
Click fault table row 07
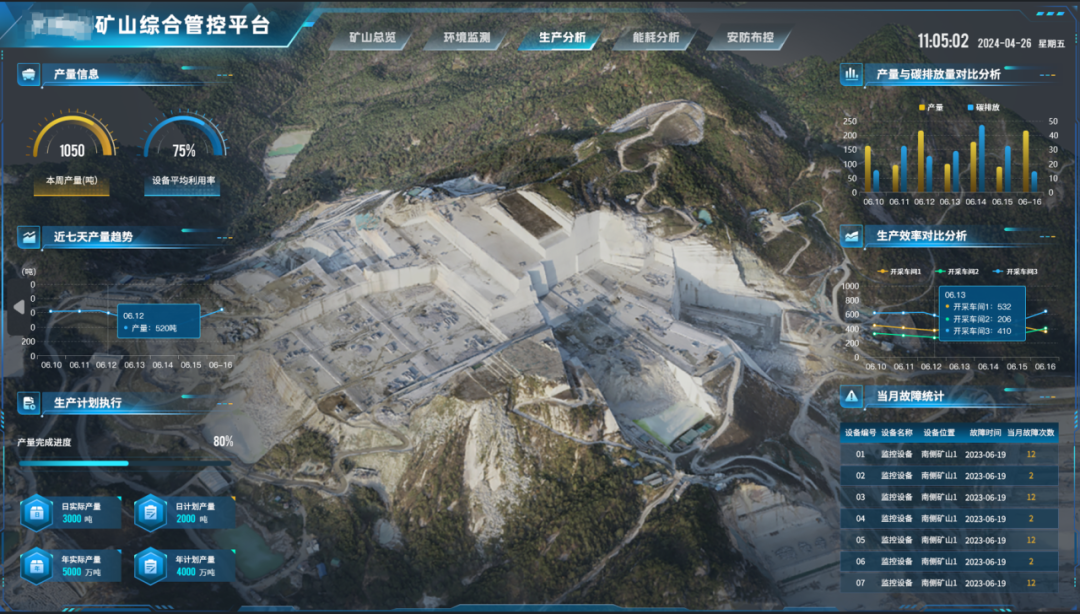[x=948, y=583]
